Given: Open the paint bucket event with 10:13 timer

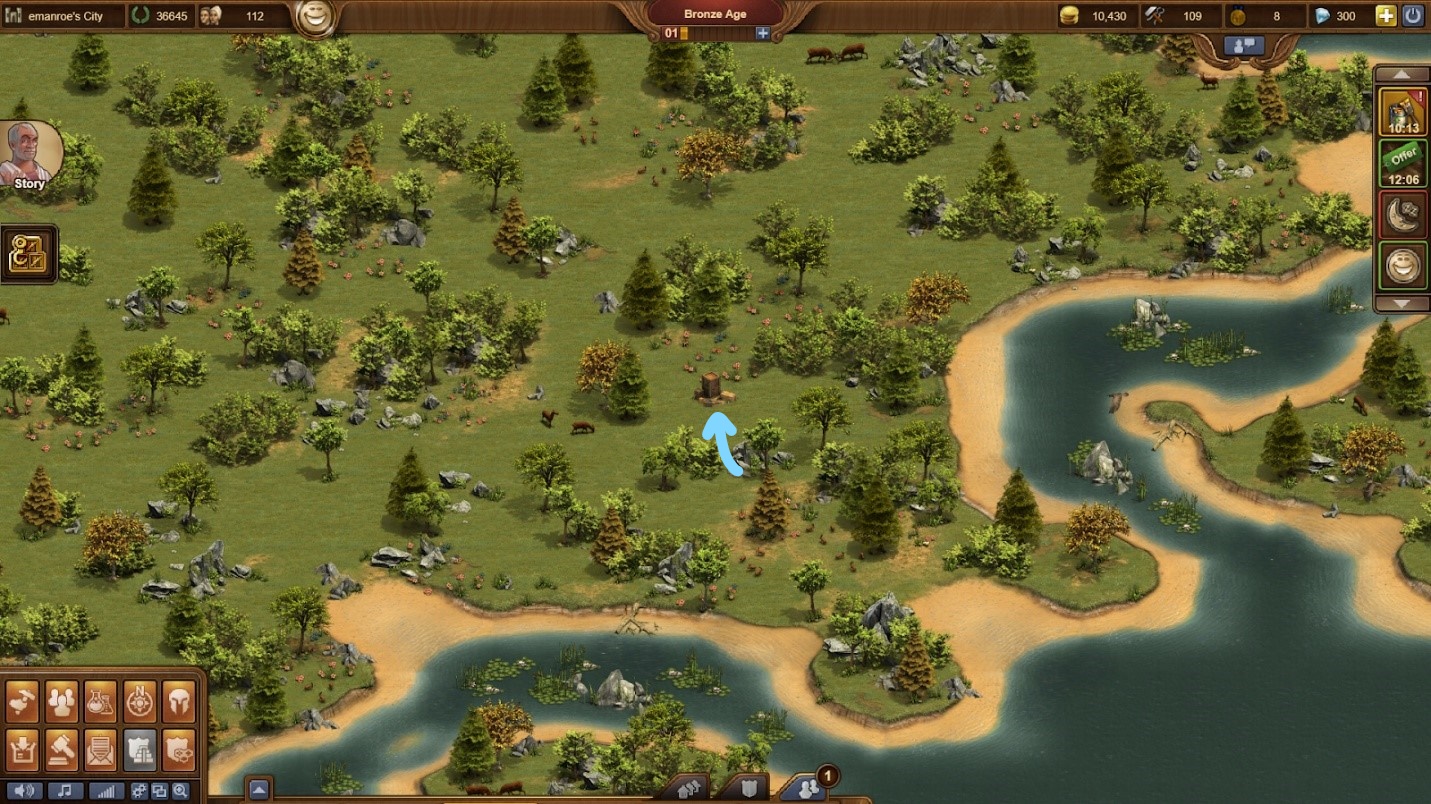Looking at the screenshot, I should click(x=1403, y=112).
